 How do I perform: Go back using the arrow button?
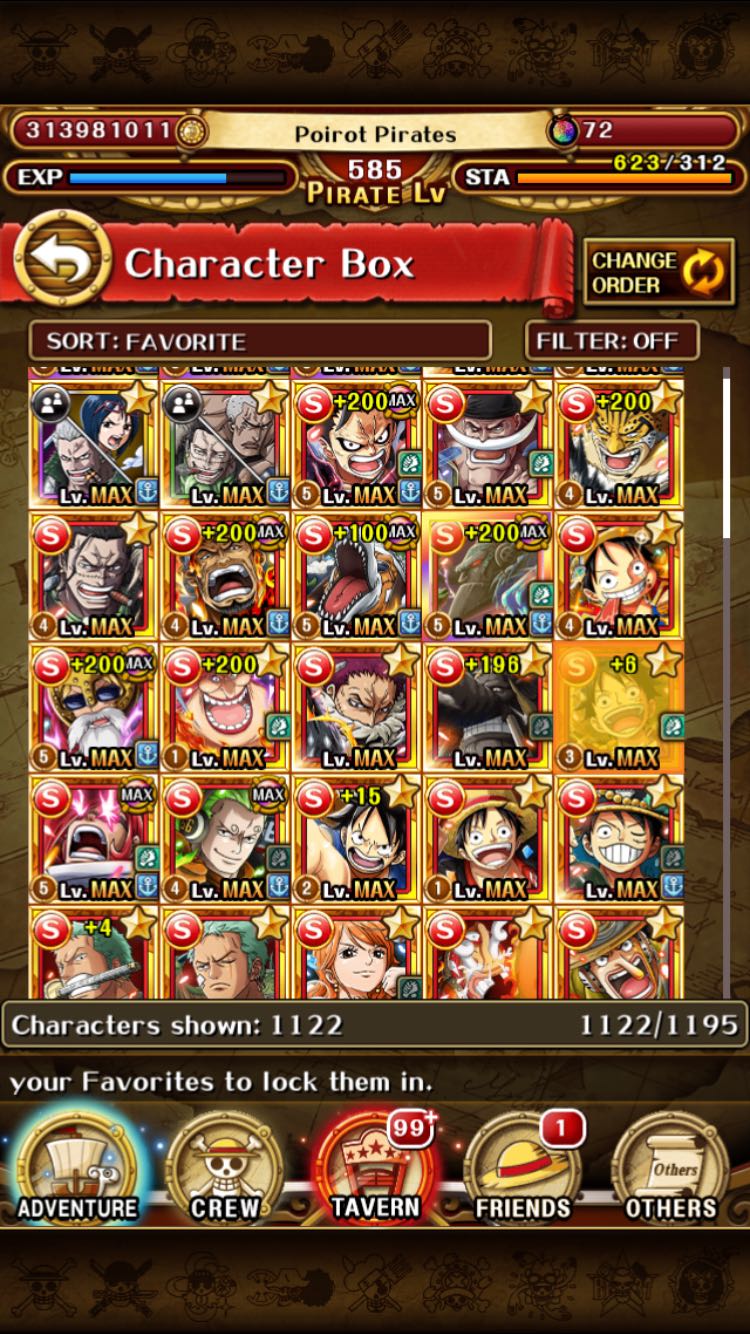(x=63, y=263)
